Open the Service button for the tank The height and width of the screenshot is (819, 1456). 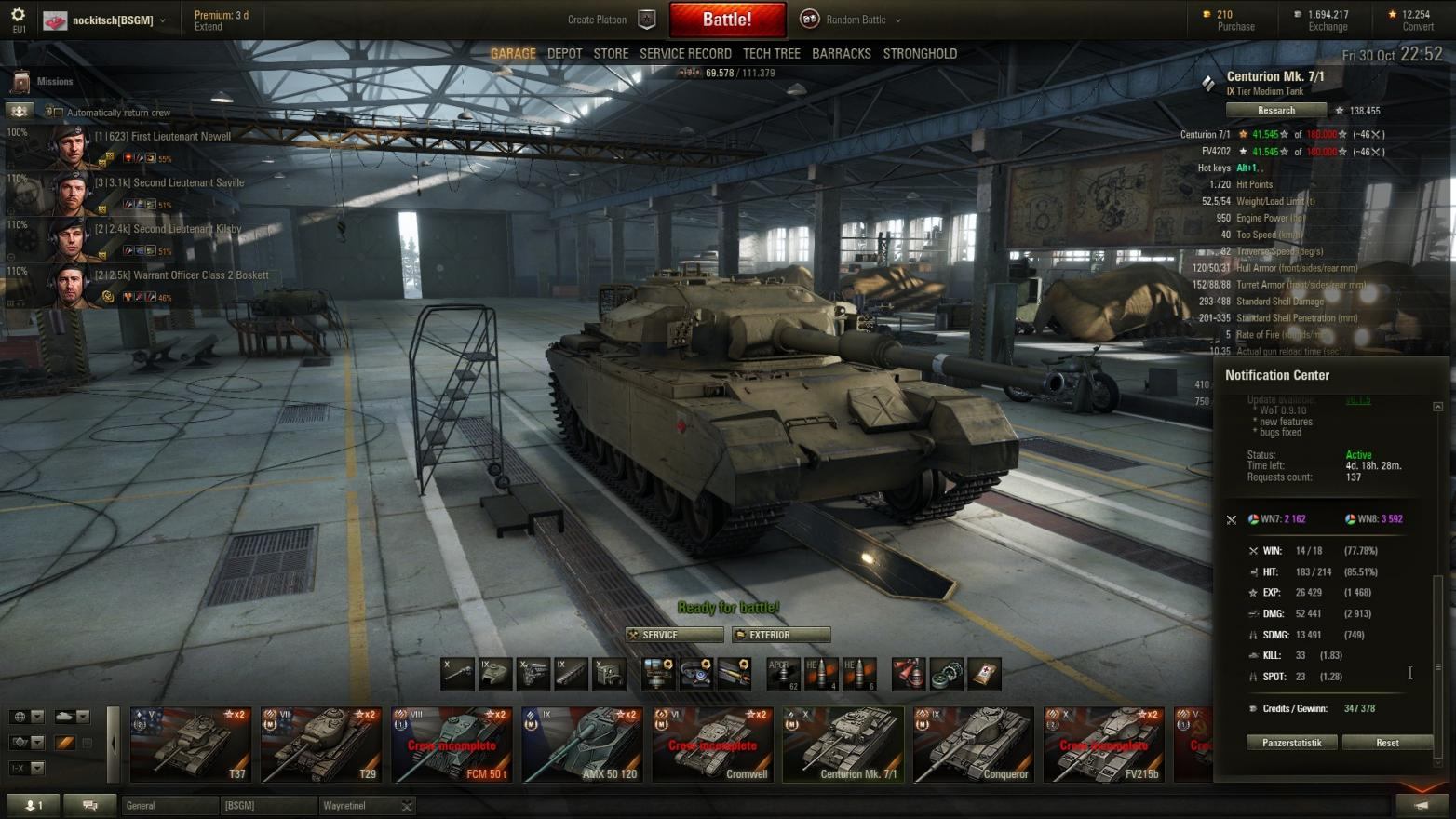[675, 635]
